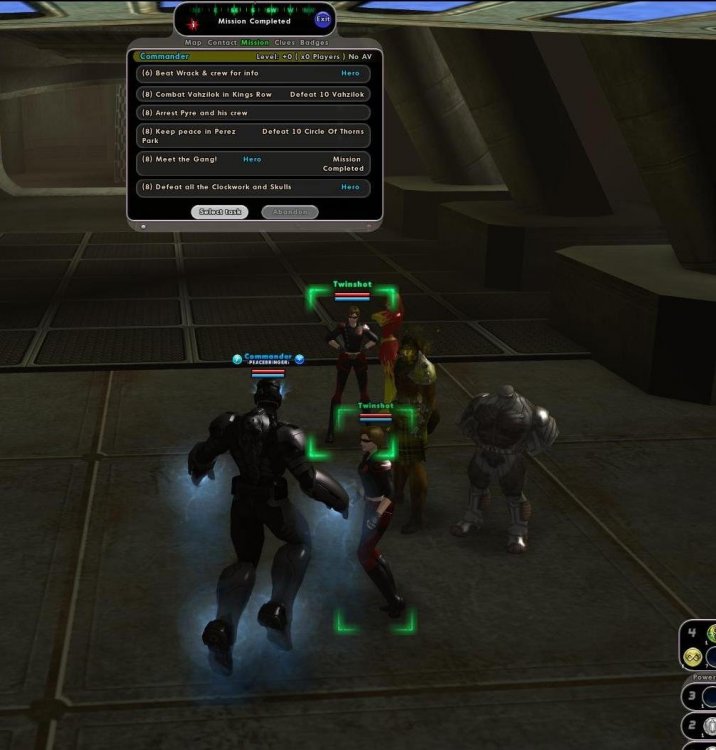
Task: Select the Beat Wrack & crew mission
Action: tap(254, 74)
